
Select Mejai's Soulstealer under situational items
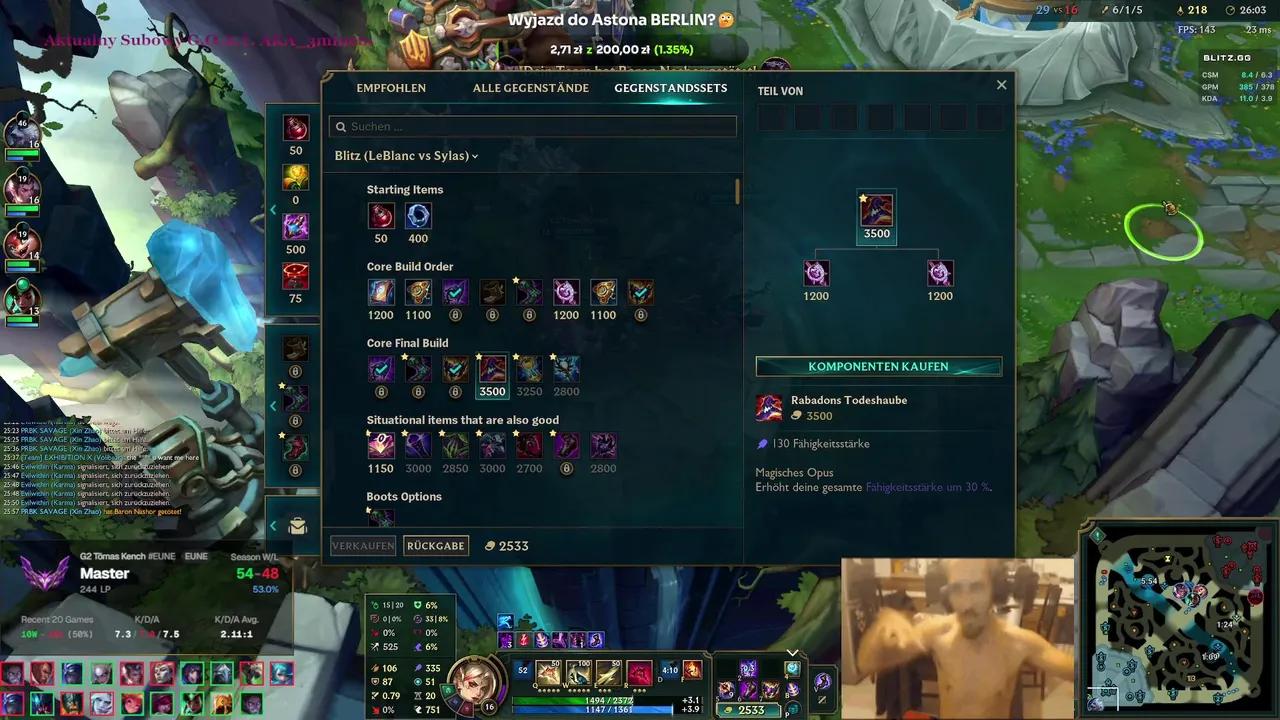[x=380, y=444]
